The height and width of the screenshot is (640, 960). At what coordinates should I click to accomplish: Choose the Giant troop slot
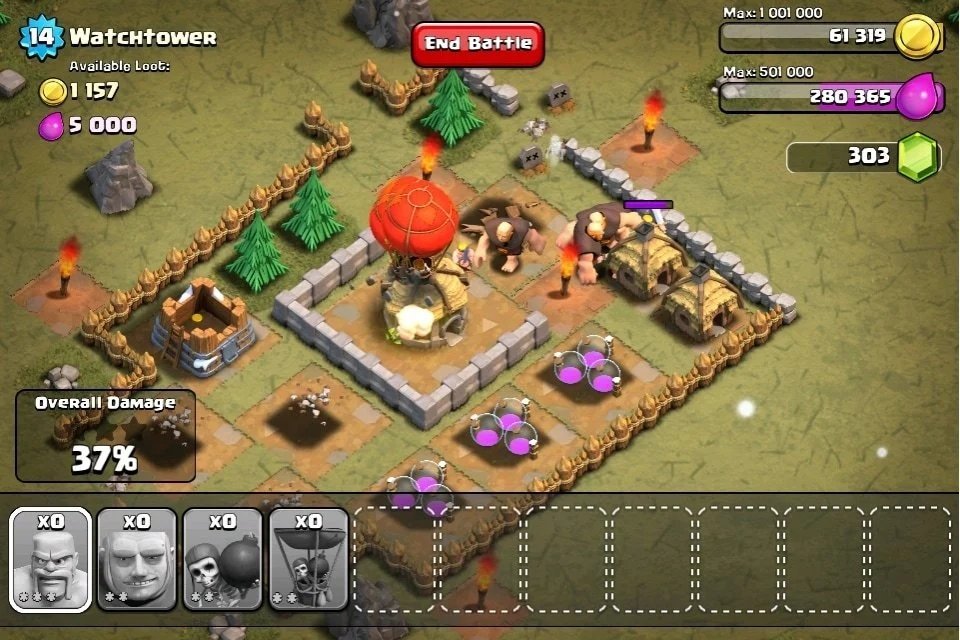tap(137, 559)
